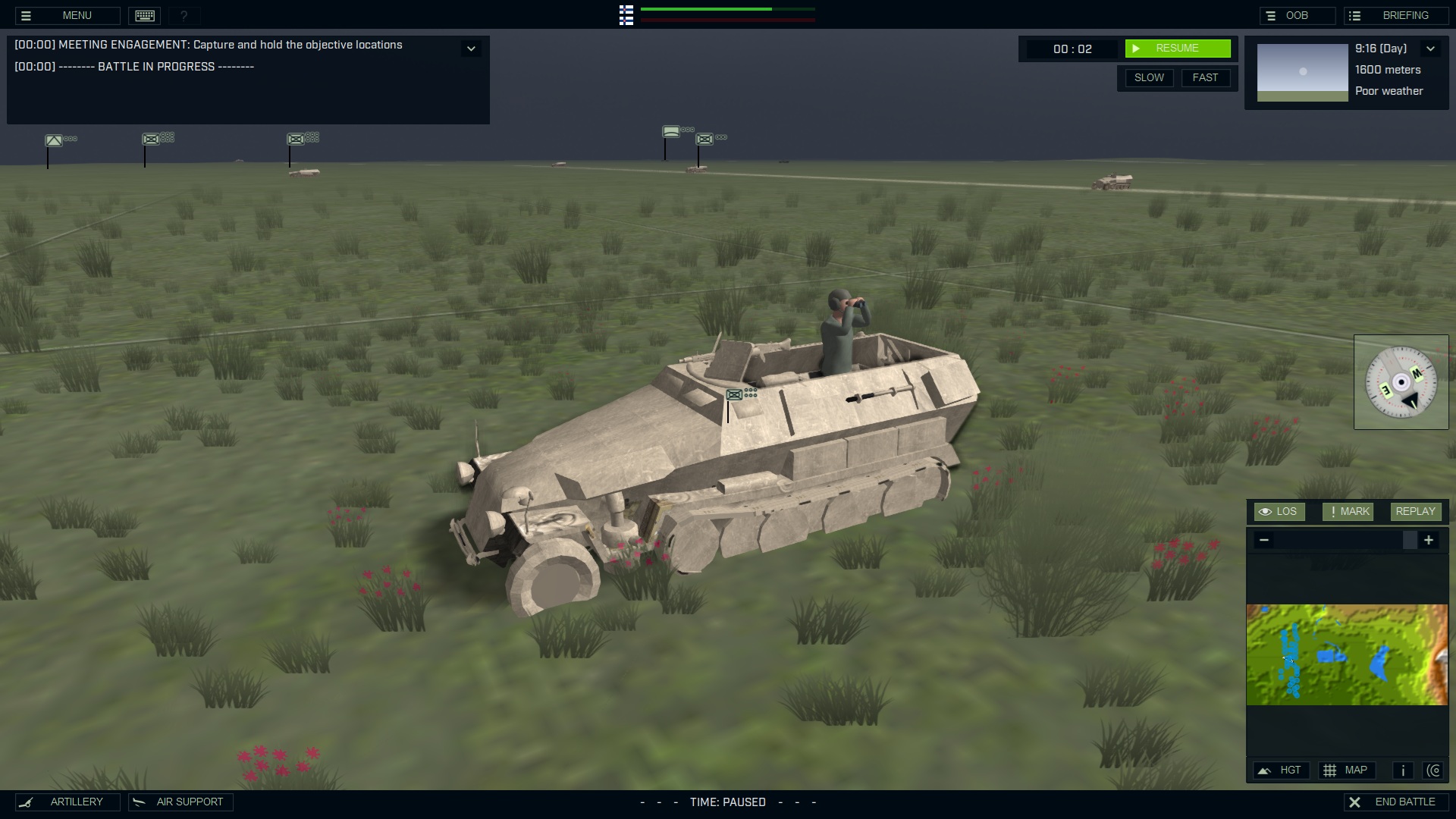The height and width of the screenshot is (819, 1456).
Task: Click the MARK exclamation button on the map panel
Action: [1348, 511]
